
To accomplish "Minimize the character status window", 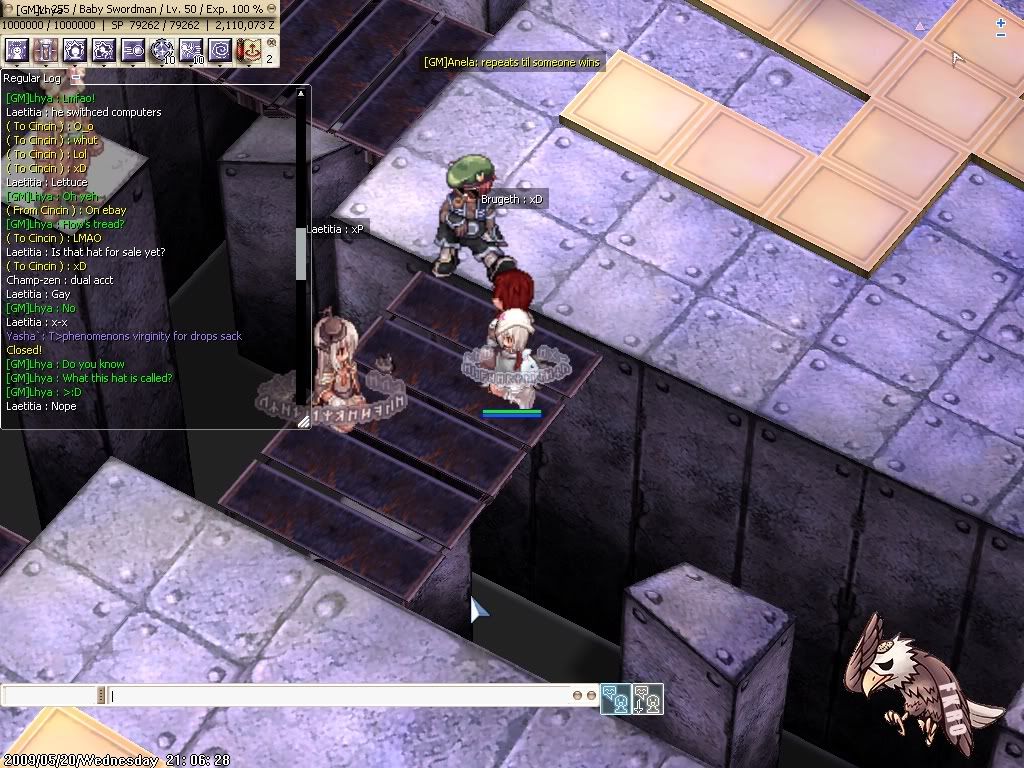I will (x=272, y=8).
